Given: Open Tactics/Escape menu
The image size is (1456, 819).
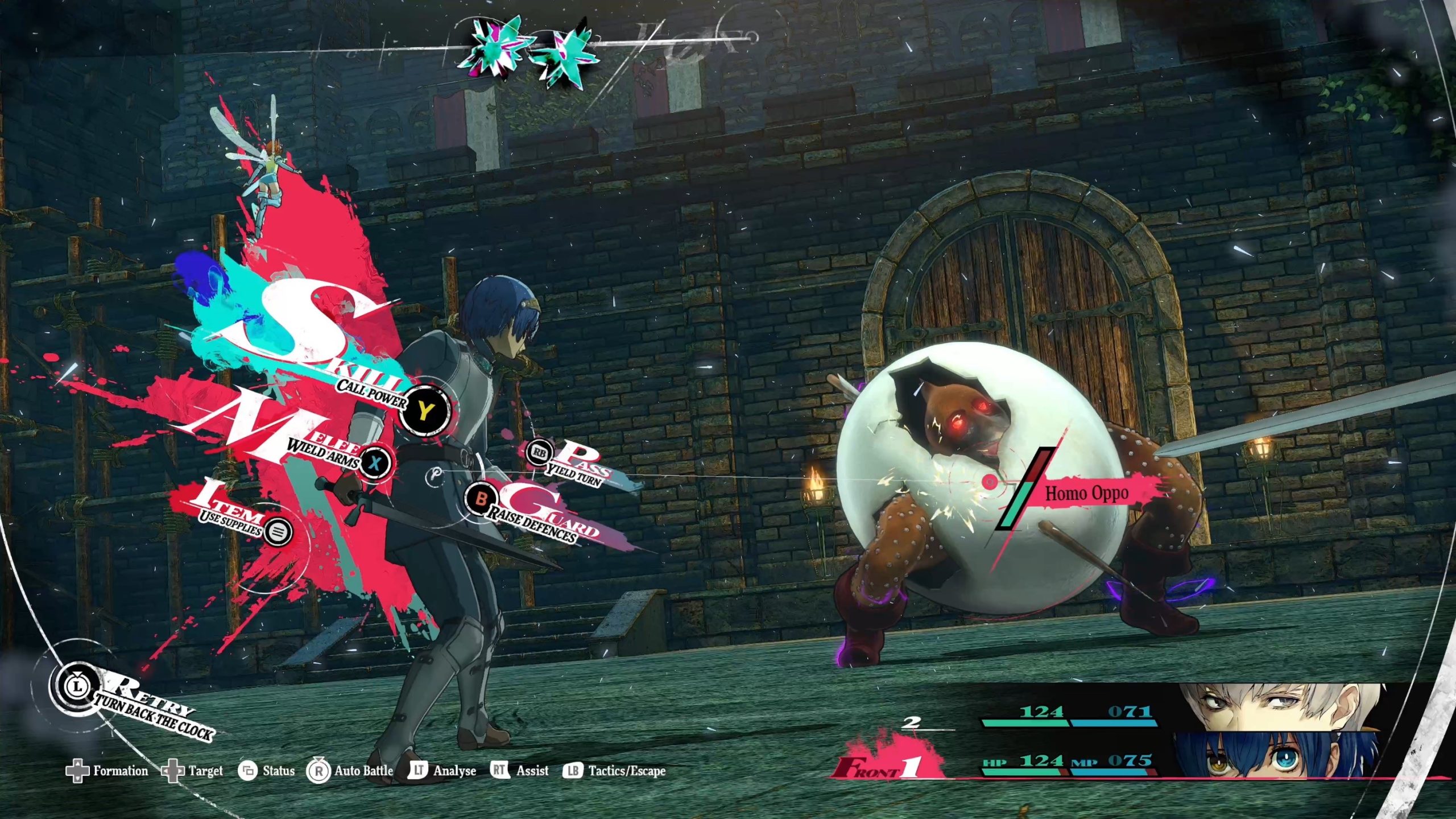Looking at the screenshot, I should point(614,771).
